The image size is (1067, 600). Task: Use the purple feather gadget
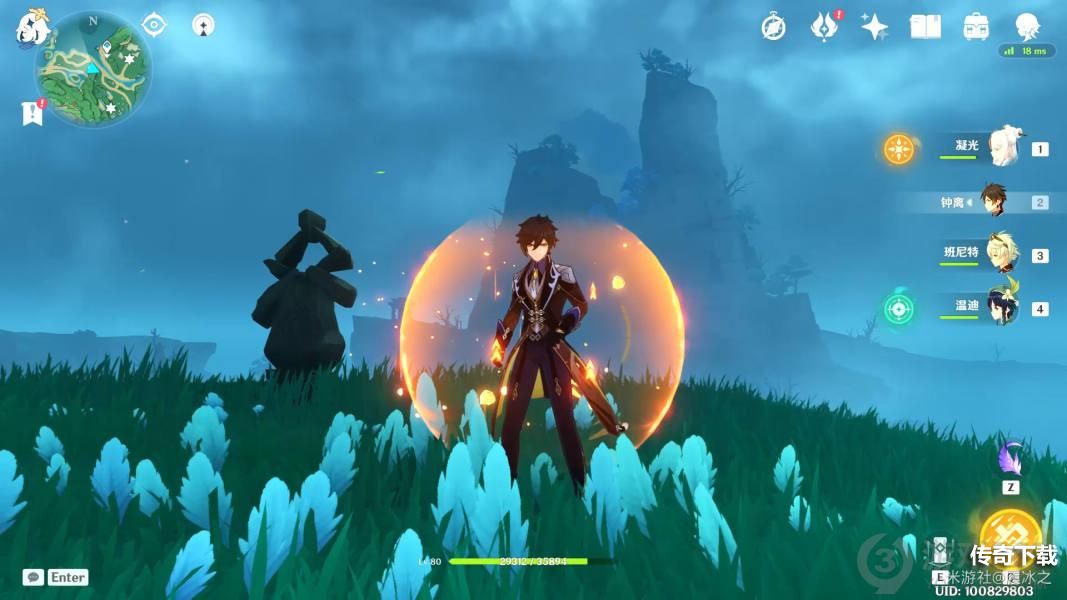click(1010, 459)
